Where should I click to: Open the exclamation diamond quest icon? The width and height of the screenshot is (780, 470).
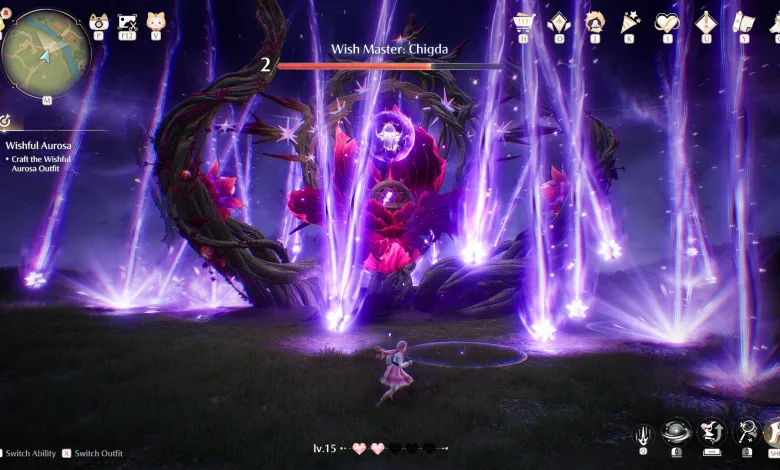click(x=706, y=21)
